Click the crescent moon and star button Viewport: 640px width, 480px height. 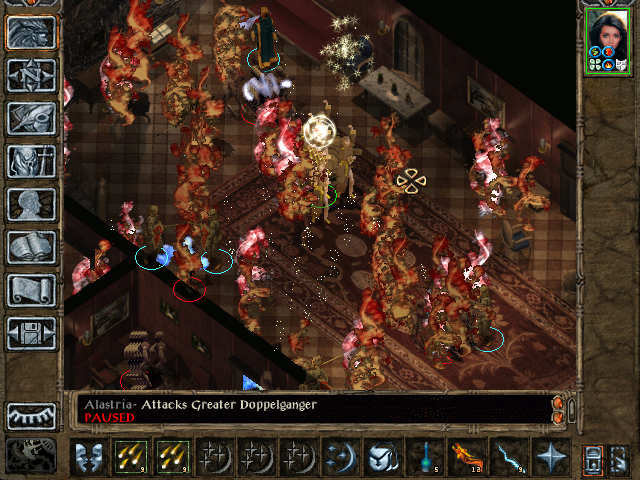click(x=340, y=457)
